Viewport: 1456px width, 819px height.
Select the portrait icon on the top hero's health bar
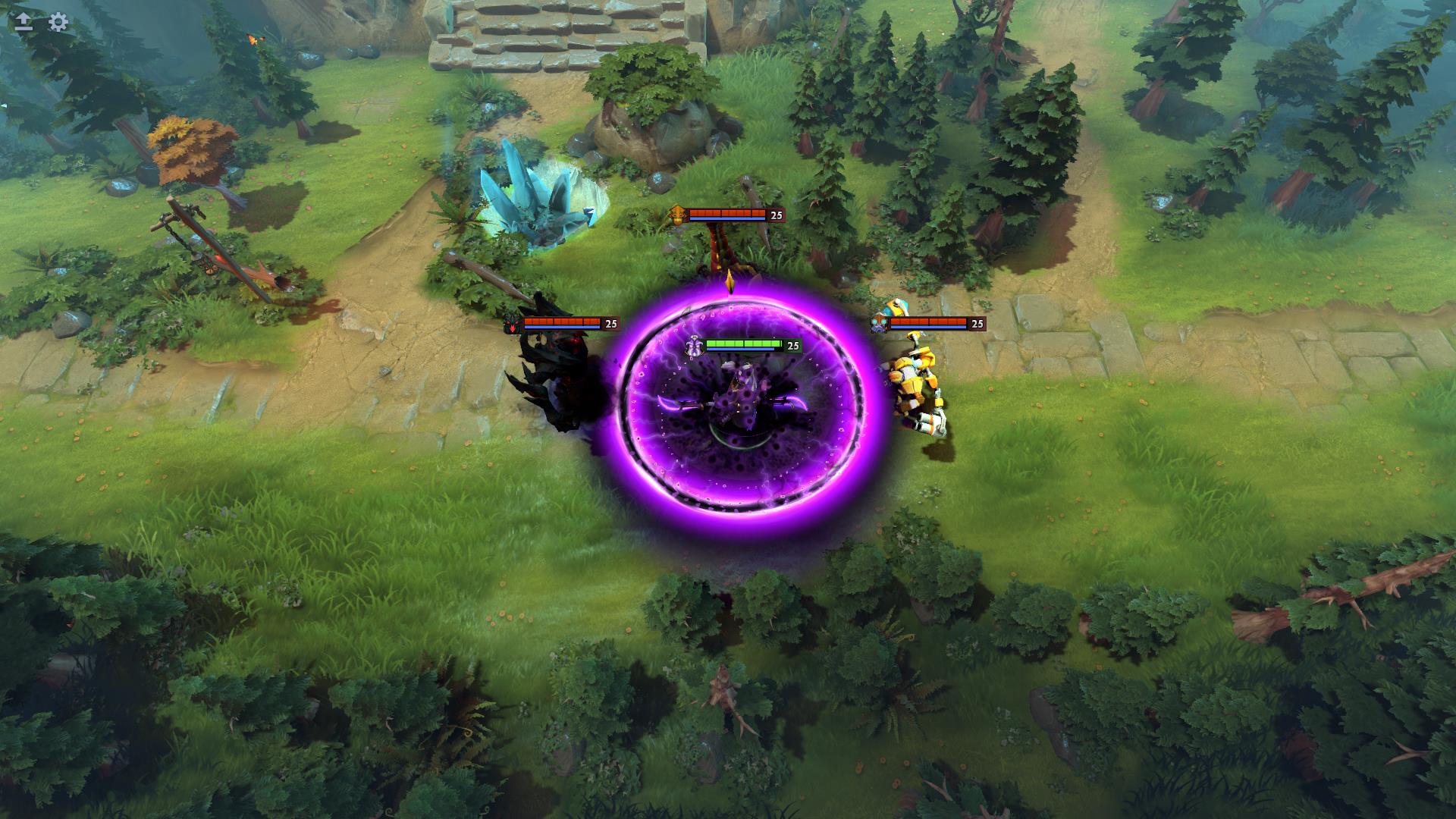tap(677, 215)
